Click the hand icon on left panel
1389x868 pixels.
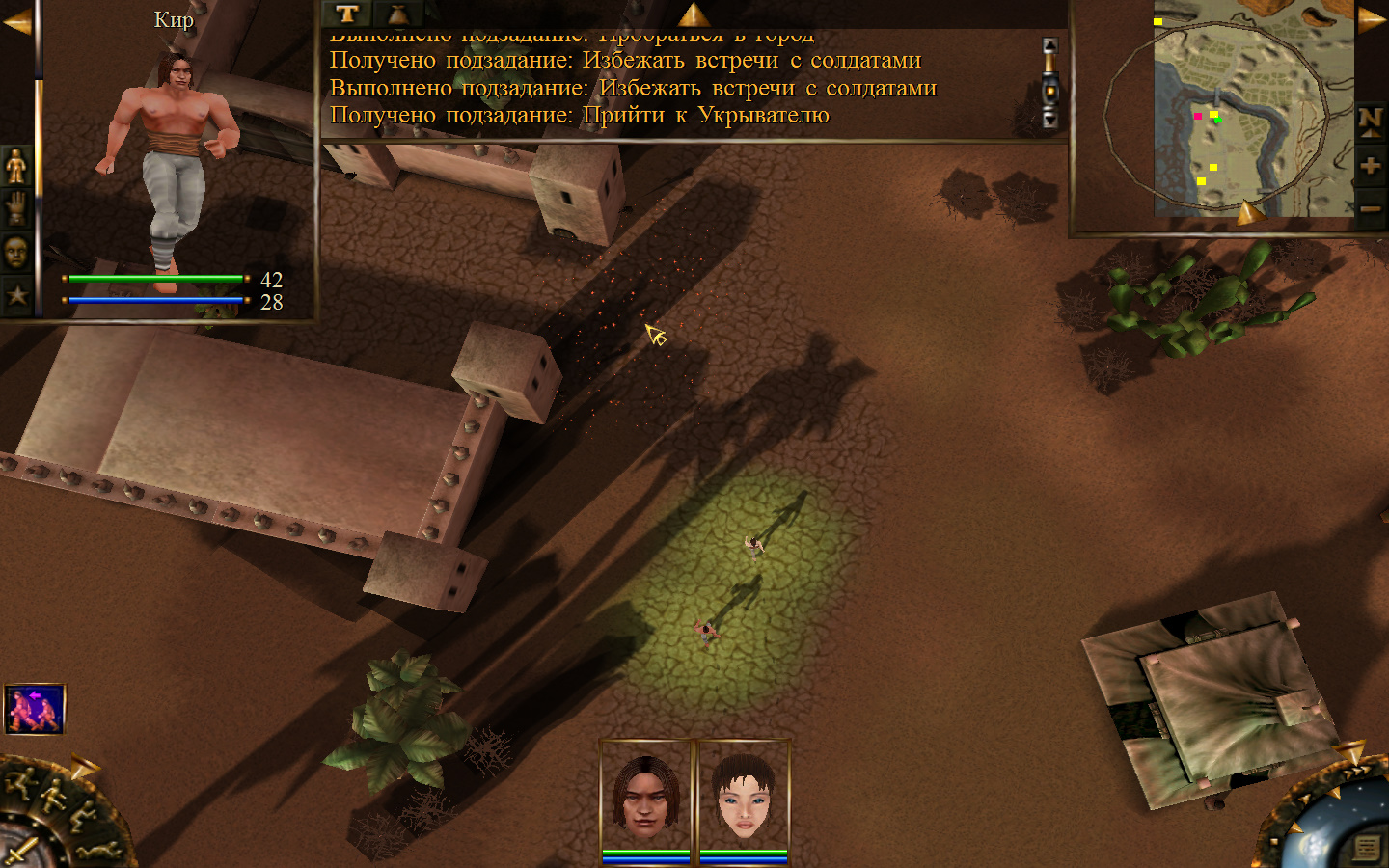16,208
